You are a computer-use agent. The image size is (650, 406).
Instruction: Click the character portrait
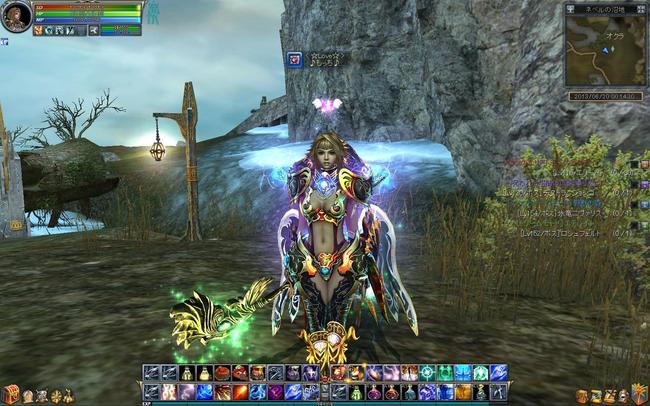pos(16,16)
